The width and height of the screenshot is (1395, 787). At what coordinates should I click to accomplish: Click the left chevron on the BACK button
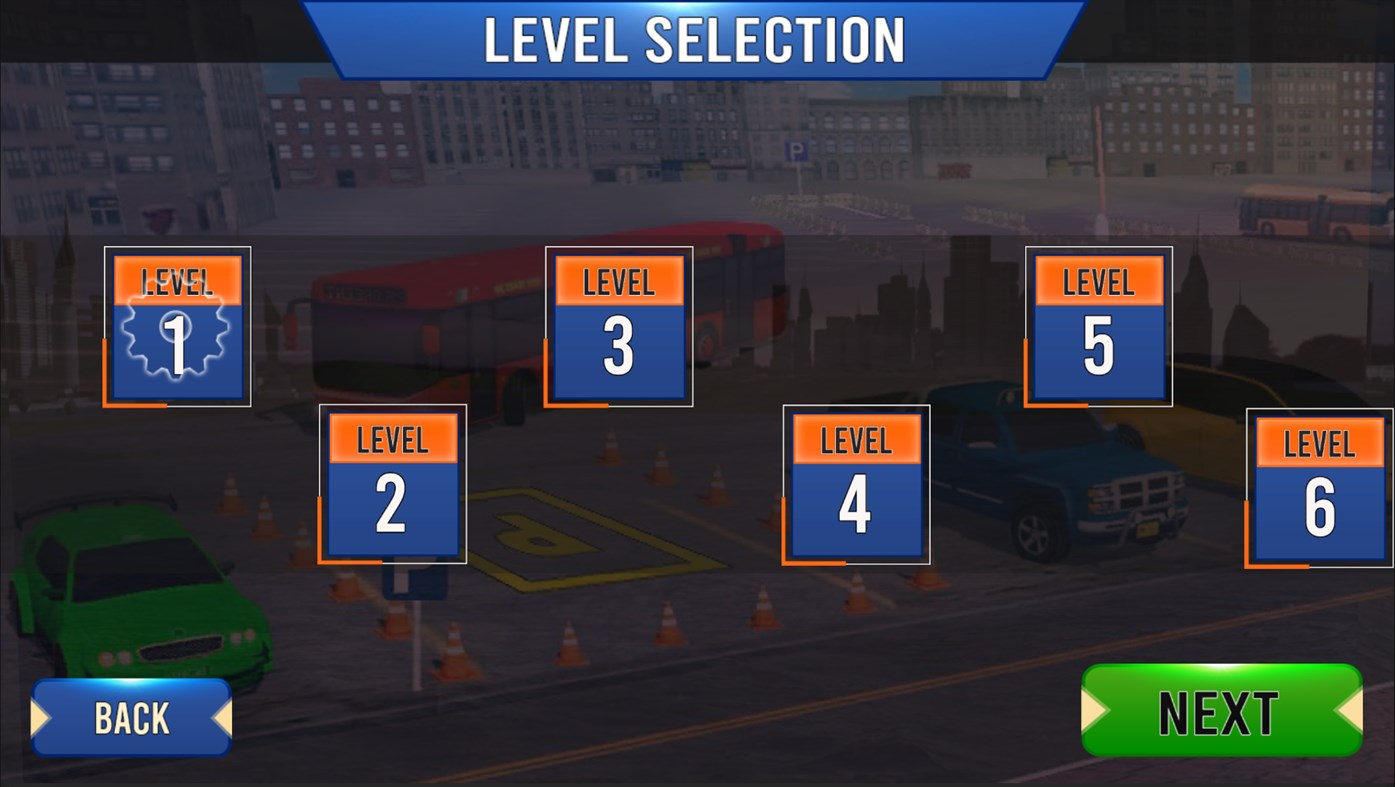click(x=42, y=715)
